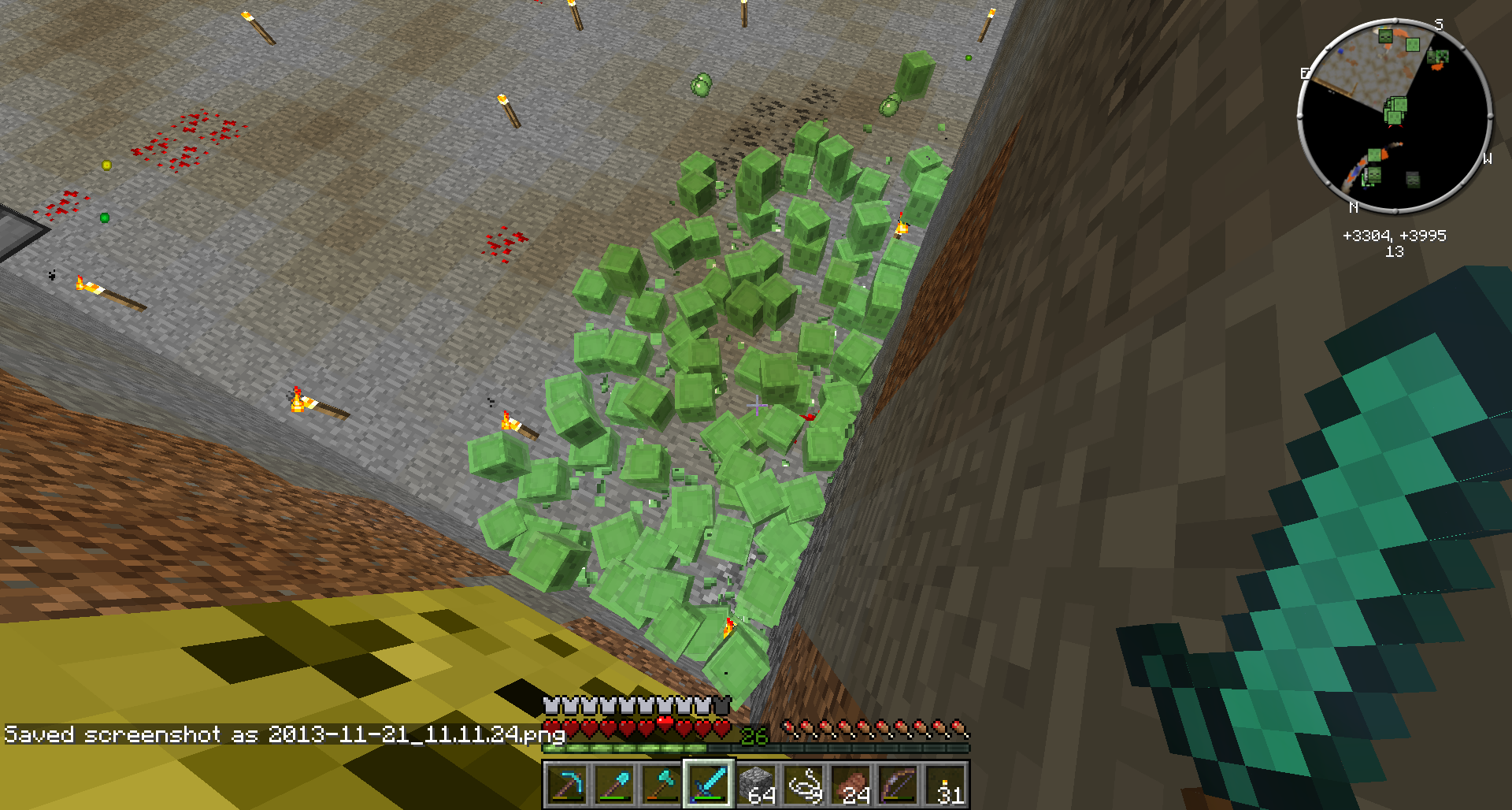The width and height of the screenshot is (1512, 810).
Task: Select the string stack slot
Action: (804, 785)
